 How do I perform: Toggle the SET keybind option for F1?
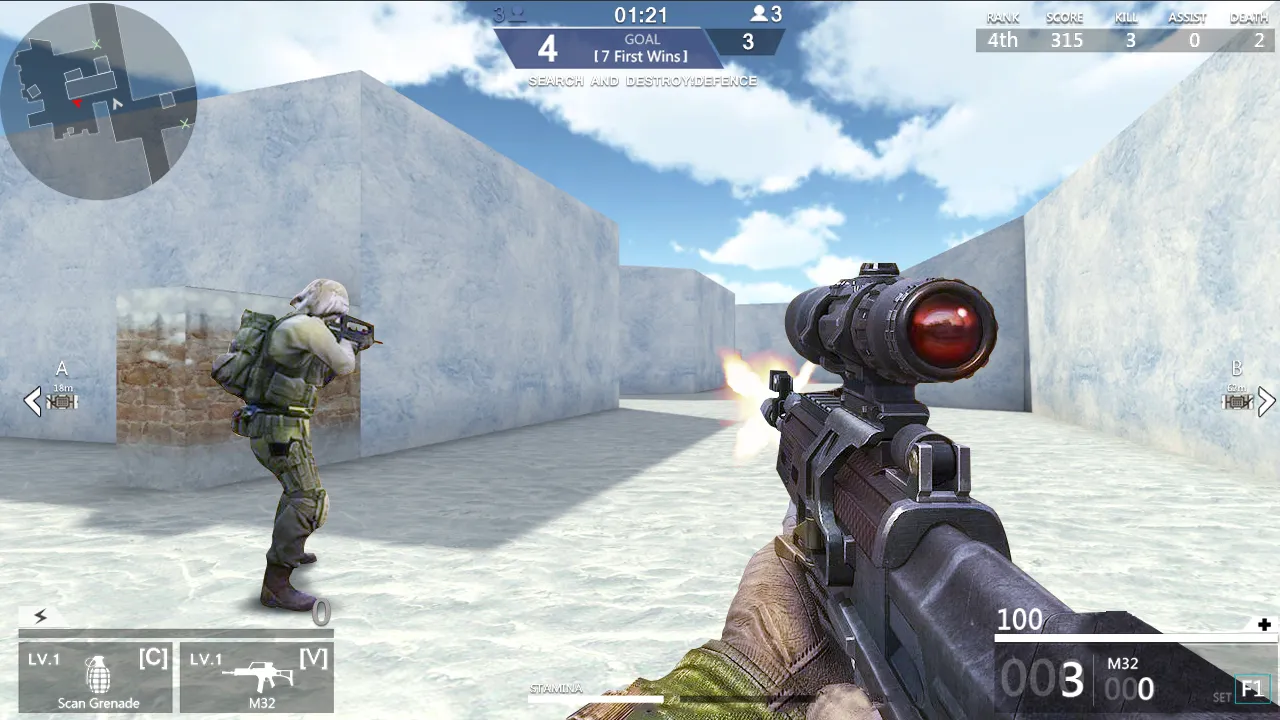[x=1251, y=689]
